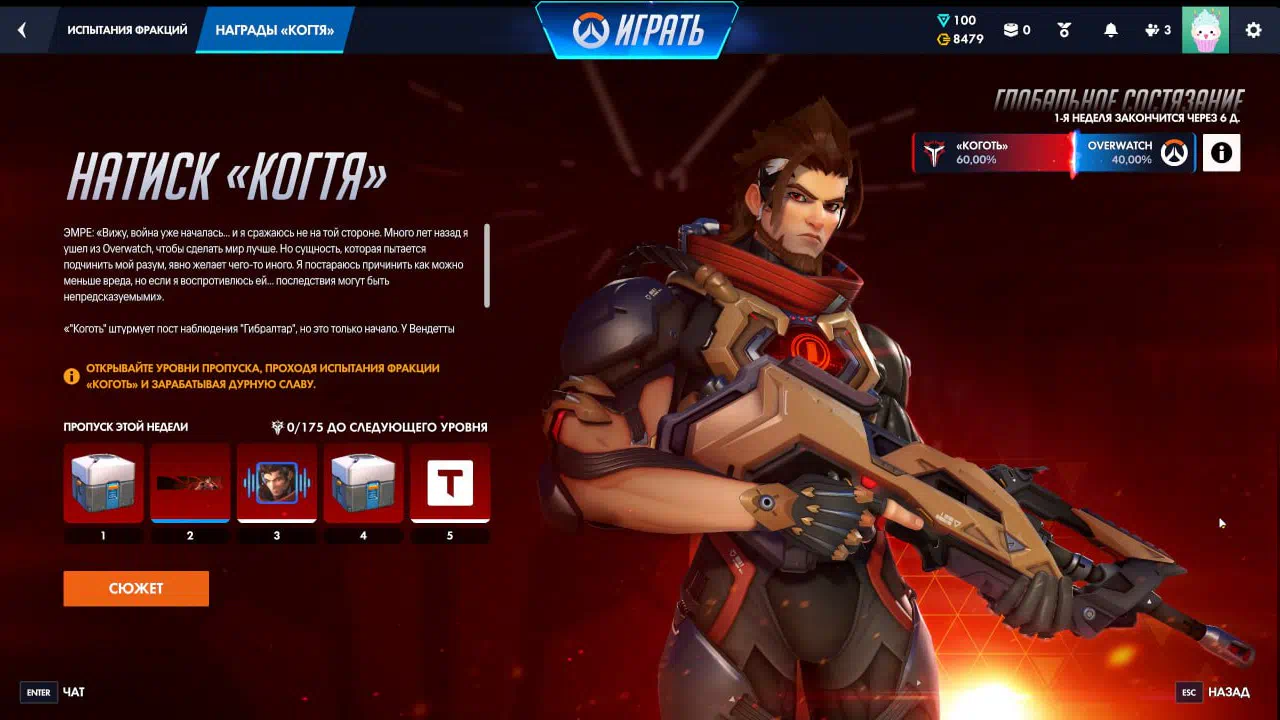Select the level 2 pass reward
1280x720 pixels.
190,483
